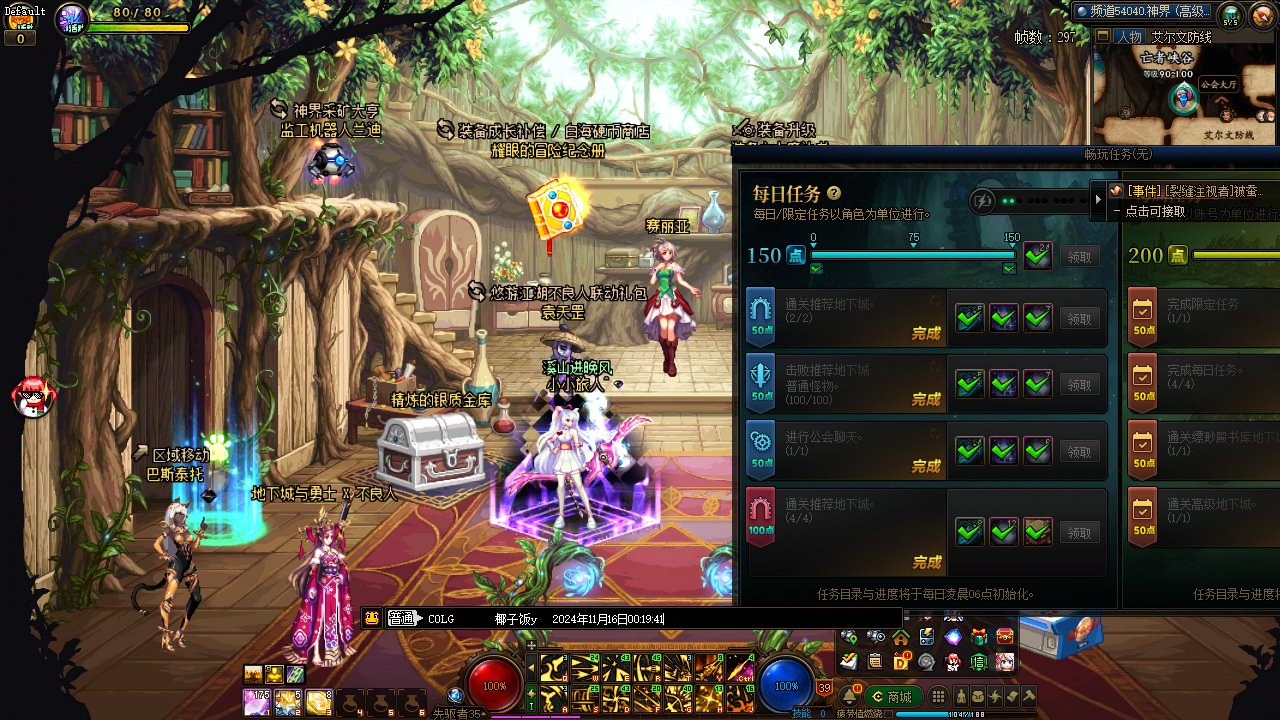
Task: Switch to the 人物 minimap tab
Action: (x=1129, y=37)
